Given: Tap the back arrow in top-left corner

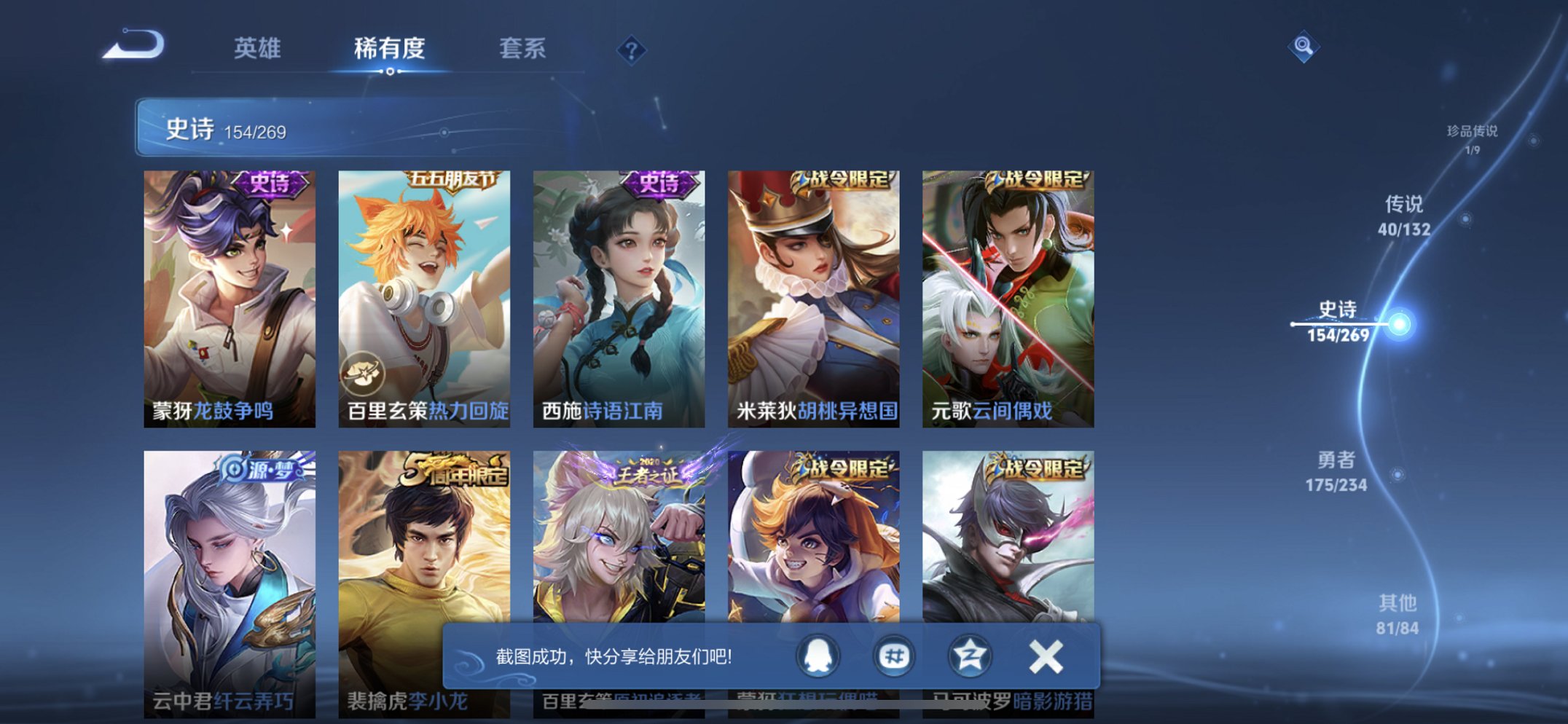Looking at the screenshot, I should [133, 47].
